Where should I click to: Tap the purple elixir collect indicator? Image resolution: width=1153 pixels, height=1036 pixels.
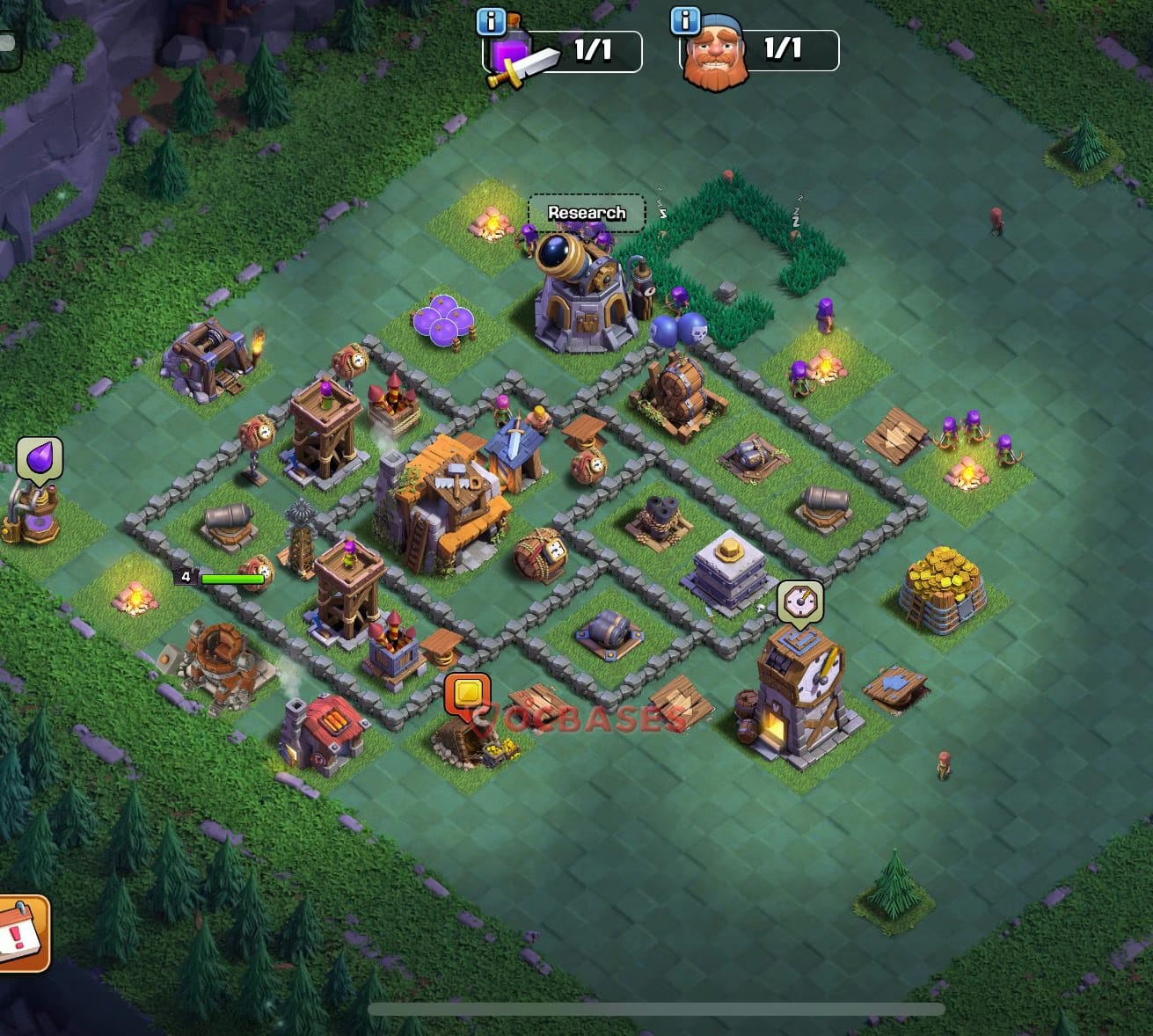(40, 460)
